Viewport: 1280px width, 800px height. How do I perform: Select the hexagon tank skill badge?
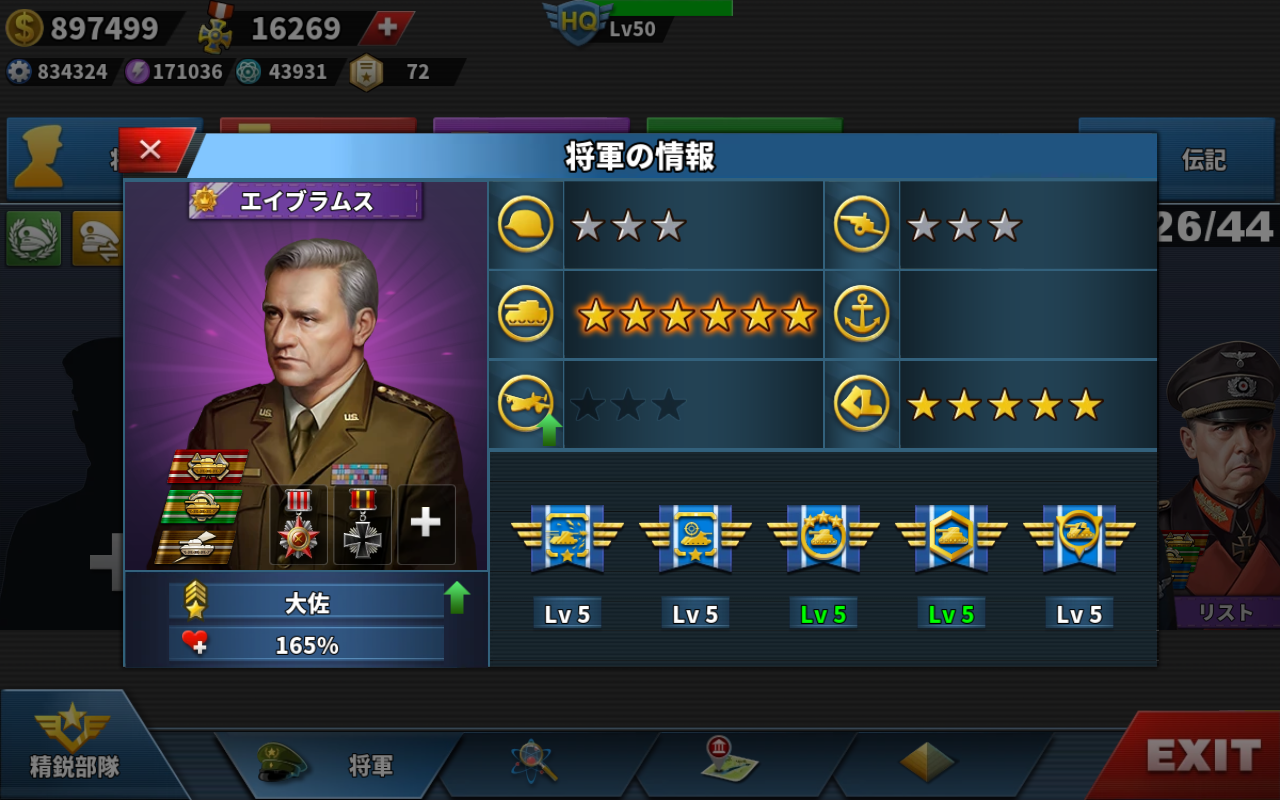coord(951,540)
